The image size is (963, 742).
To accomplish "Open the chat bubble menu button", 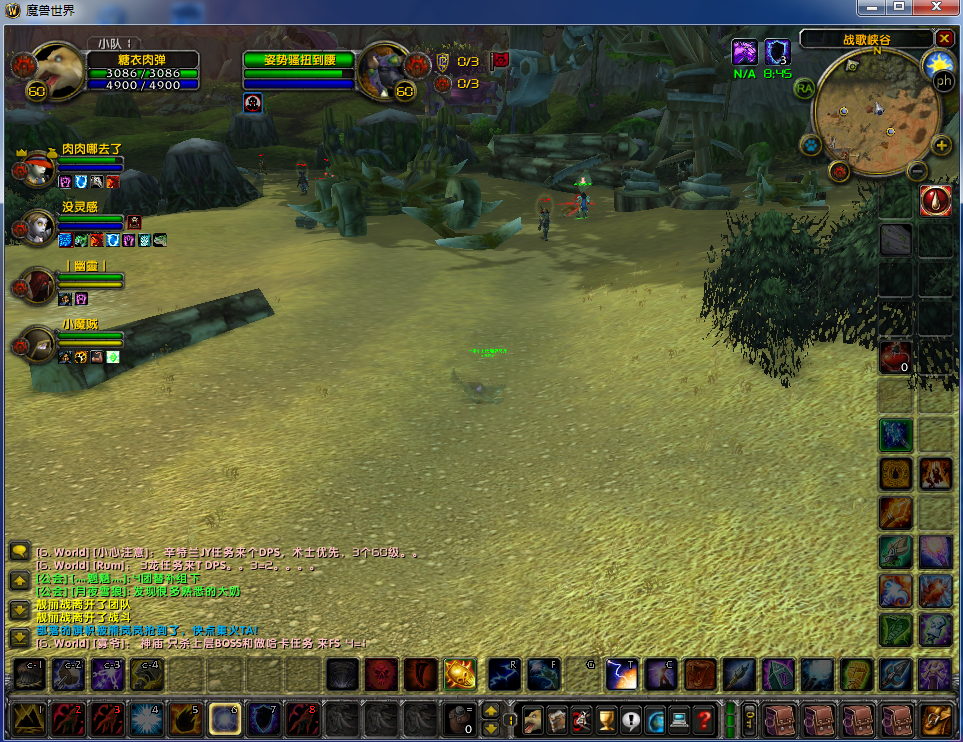I will (18, 551).
